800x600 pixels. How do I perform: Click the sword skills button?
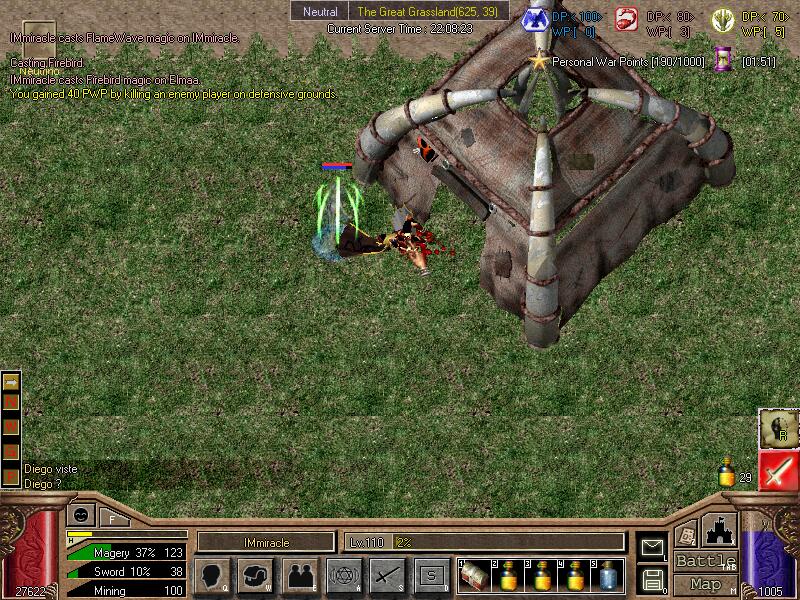(387, 575)
